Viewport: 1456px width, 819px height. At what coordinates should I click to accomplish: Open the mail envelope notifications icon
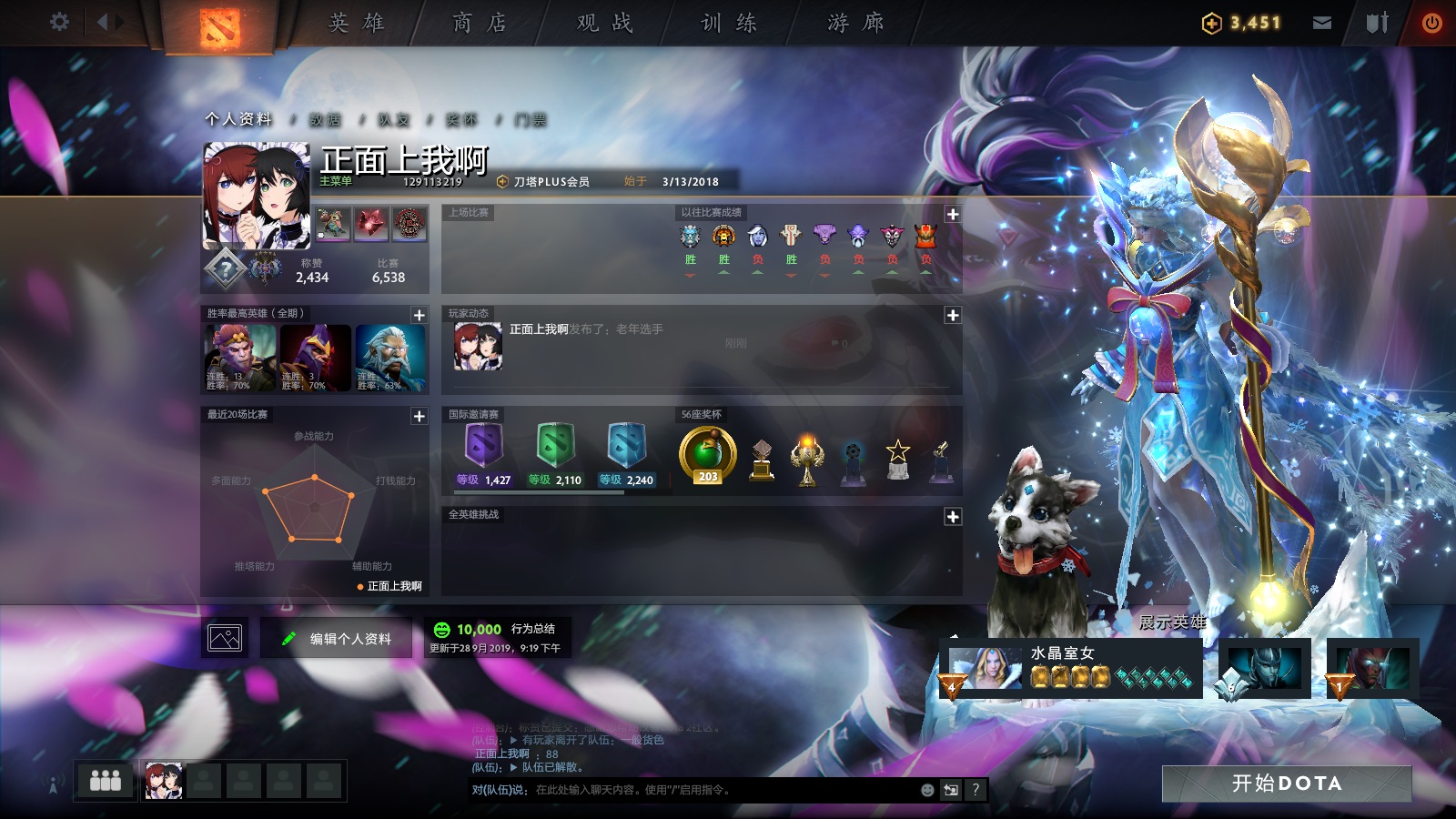[1322, 22]
